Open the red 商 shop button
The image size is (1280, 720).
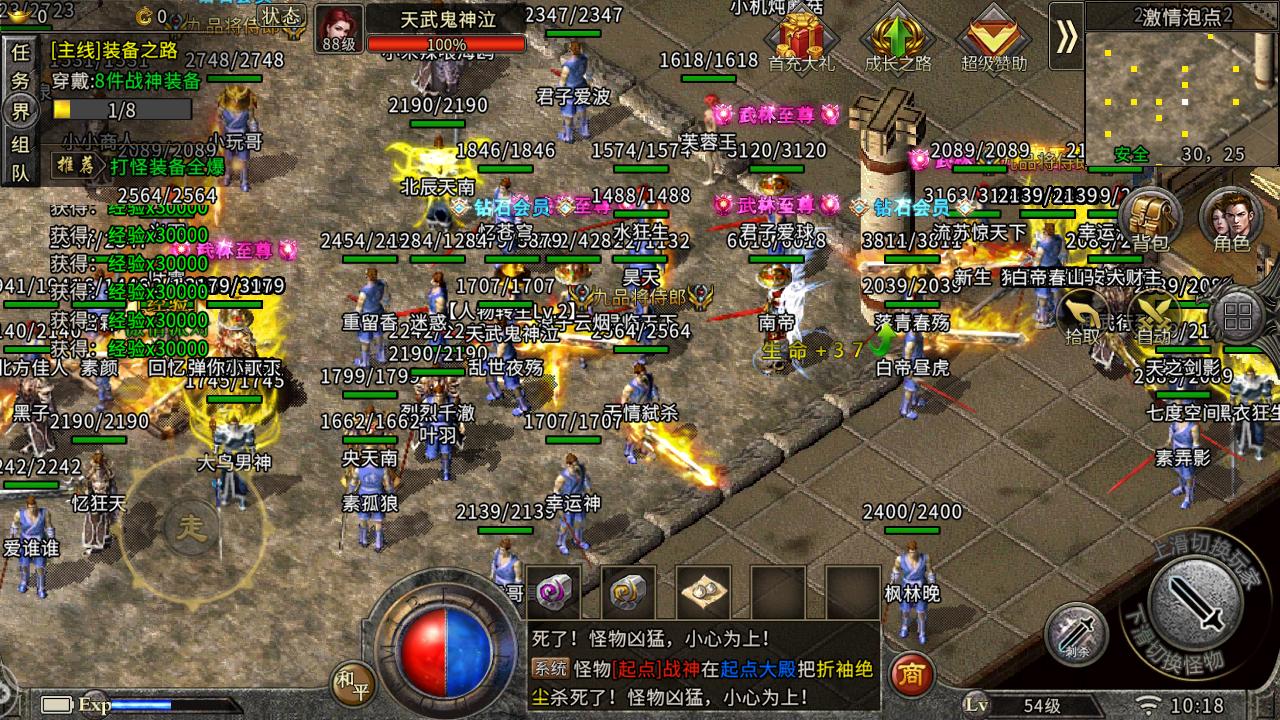point(910,675)
